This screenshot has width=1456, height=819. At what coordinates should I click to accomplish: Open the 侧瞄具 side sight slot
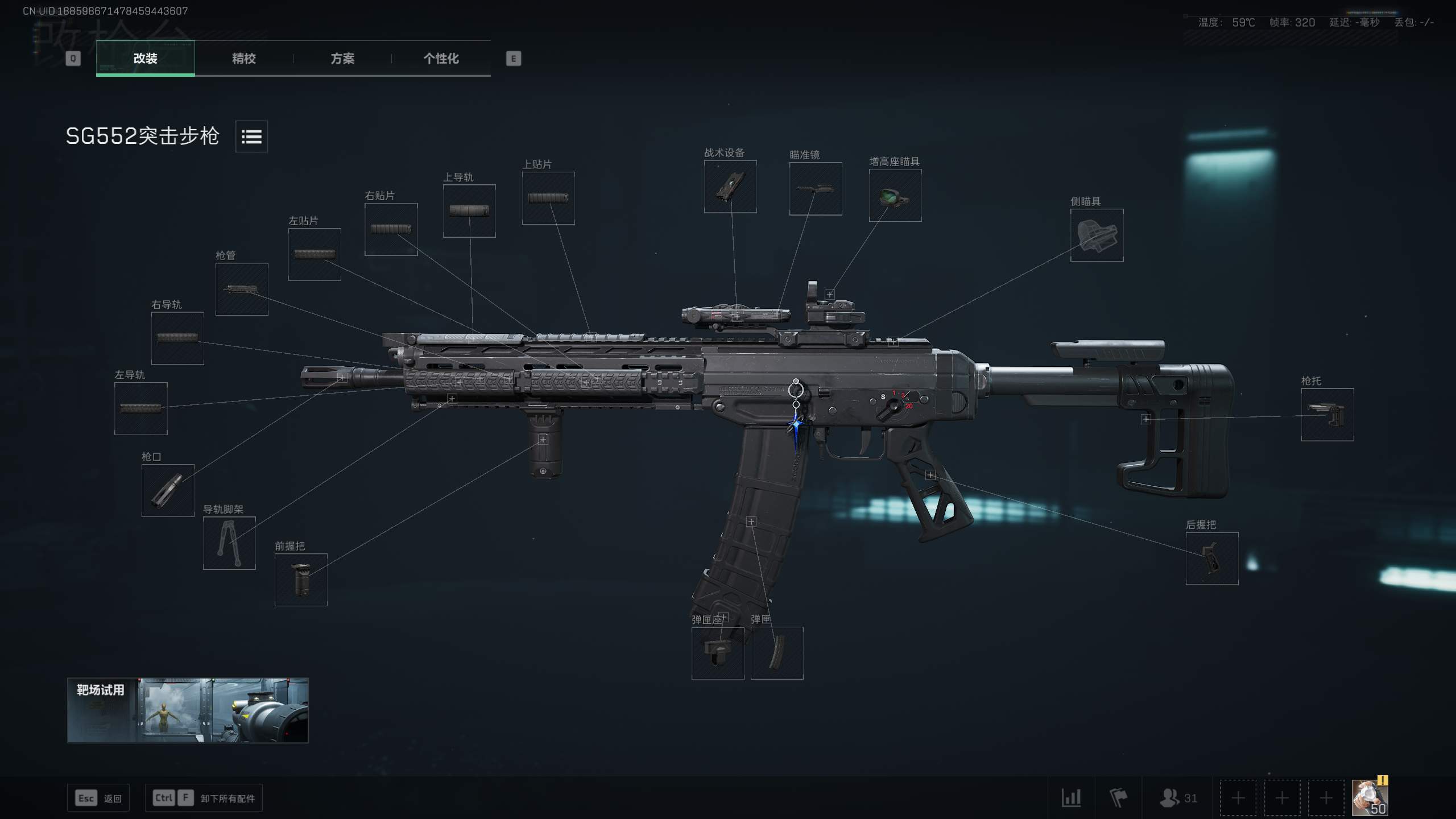[1097, 235]
